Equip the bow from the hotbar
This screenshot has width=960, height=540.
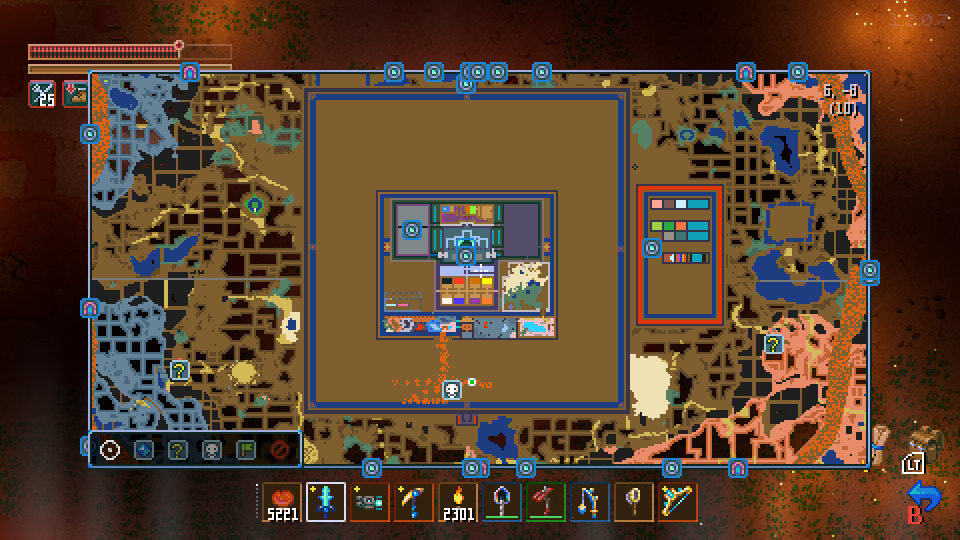pos(678,502)
